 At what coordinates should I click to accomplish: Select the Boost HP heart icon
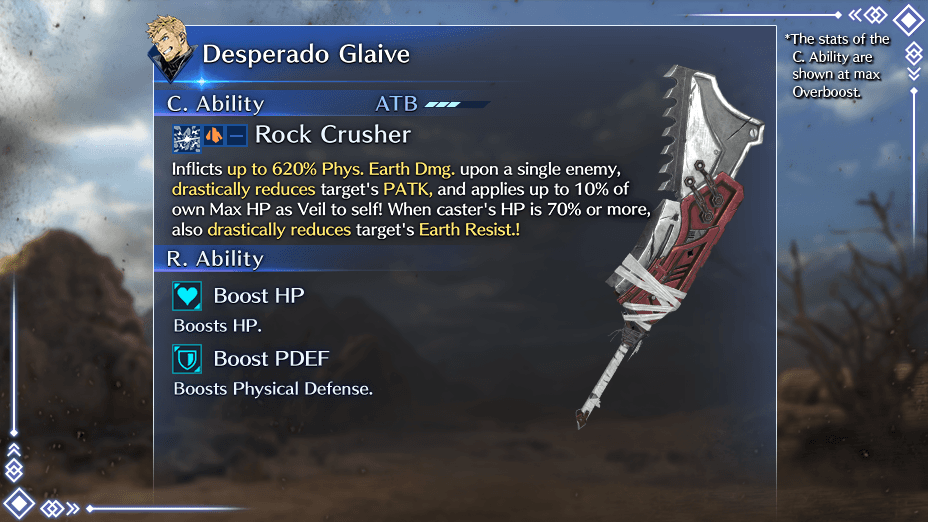pos(187,296)
